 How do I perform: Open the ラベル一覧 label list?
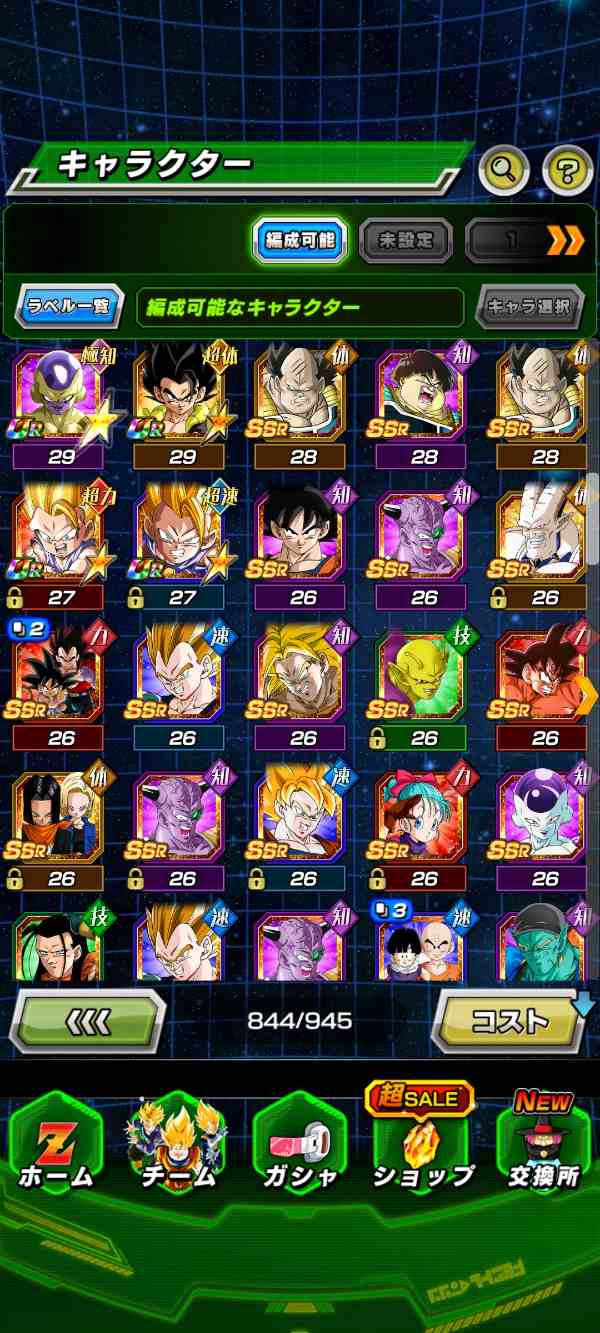[x=69, y=306]
